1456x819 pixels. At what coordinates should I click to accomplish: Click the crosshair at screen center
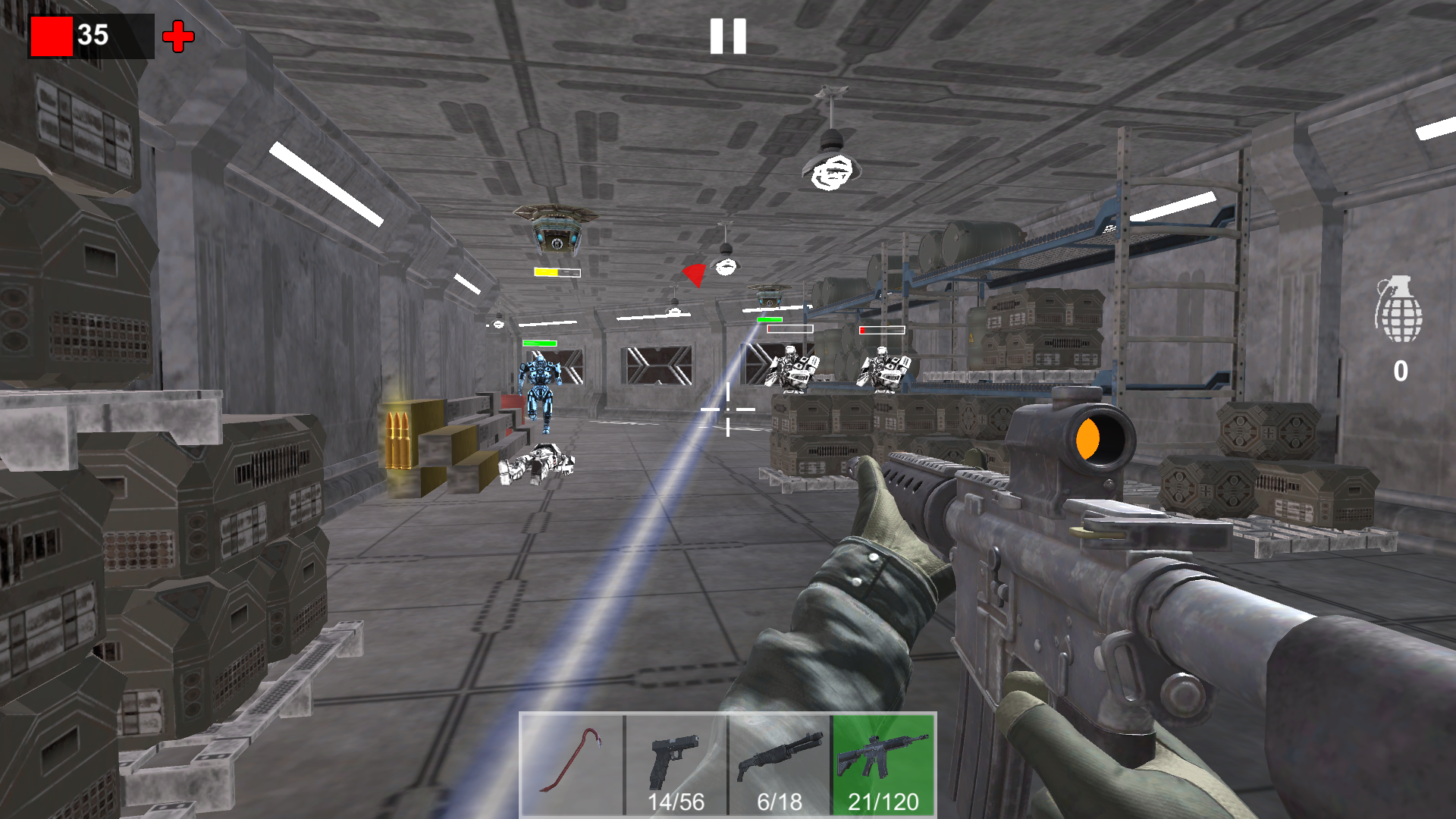point(728,409)
